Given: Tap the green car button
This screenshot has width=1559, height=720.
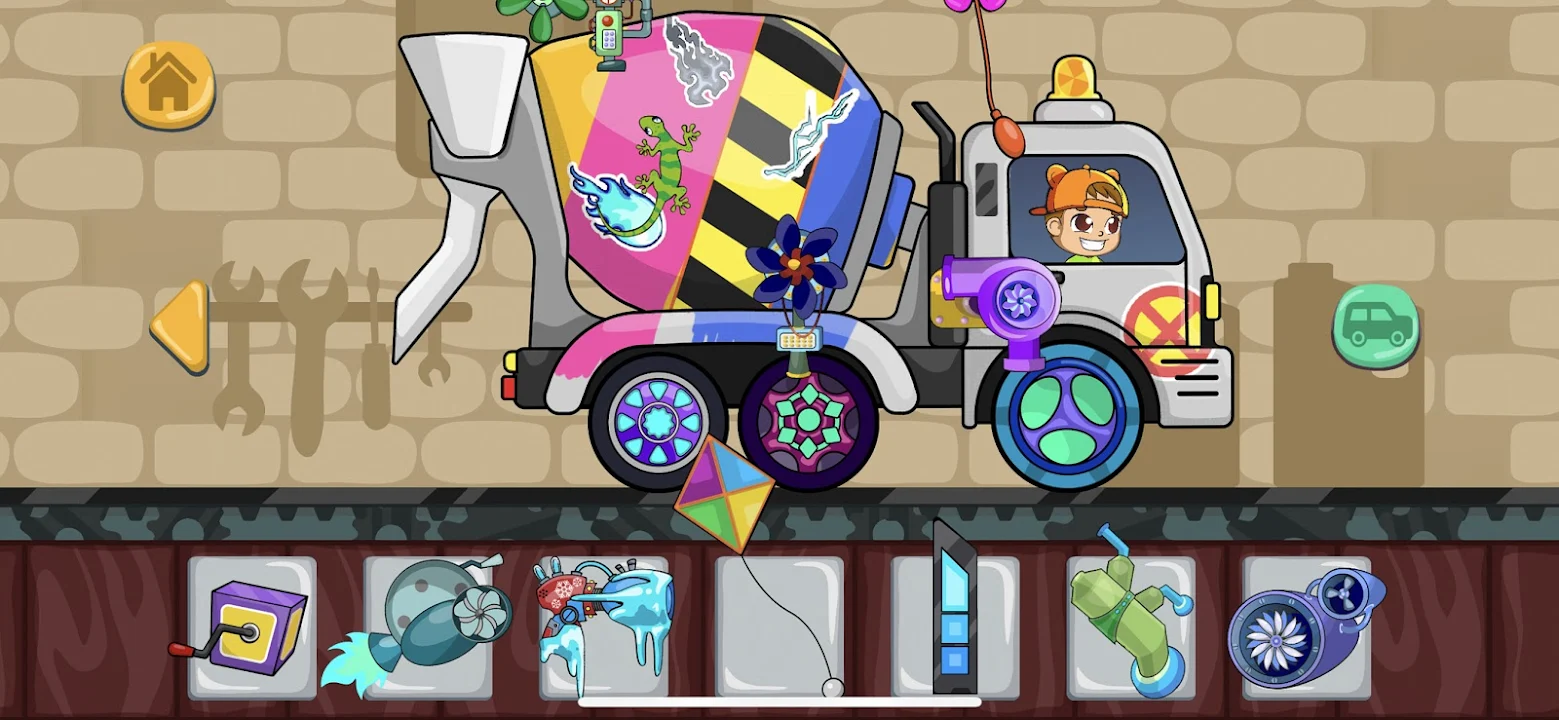Looking at the screenshot, I should click(x=1375, y=325).
